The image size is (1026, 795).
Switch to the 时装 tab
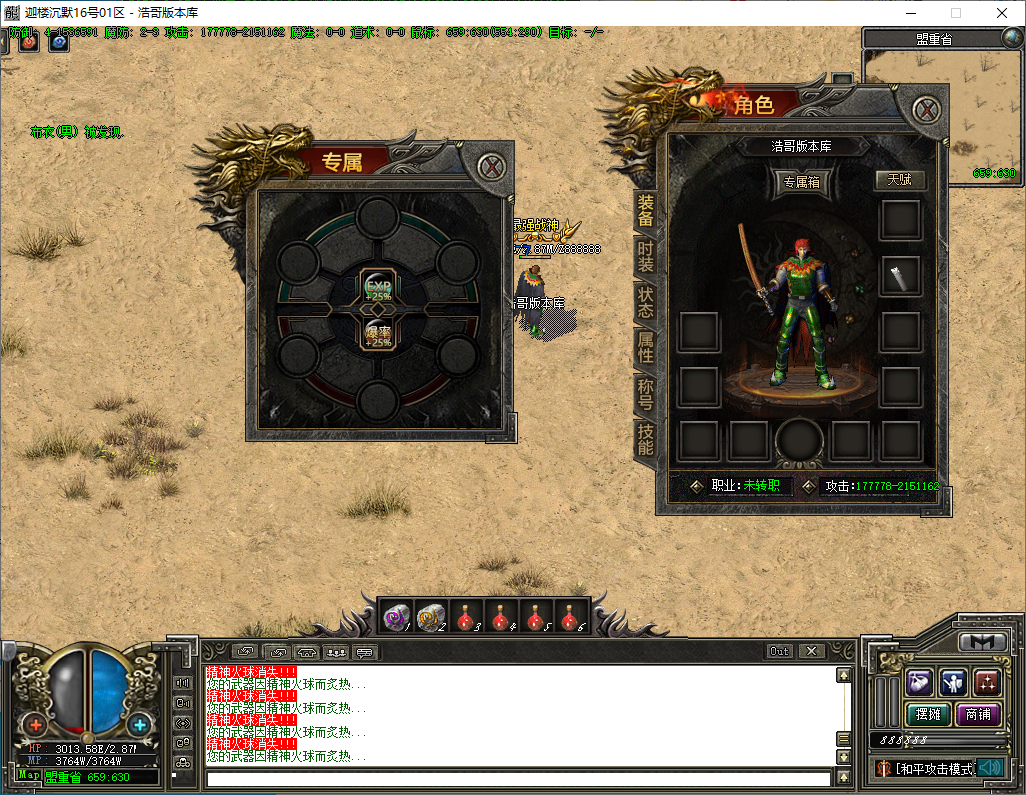(646, 257)
